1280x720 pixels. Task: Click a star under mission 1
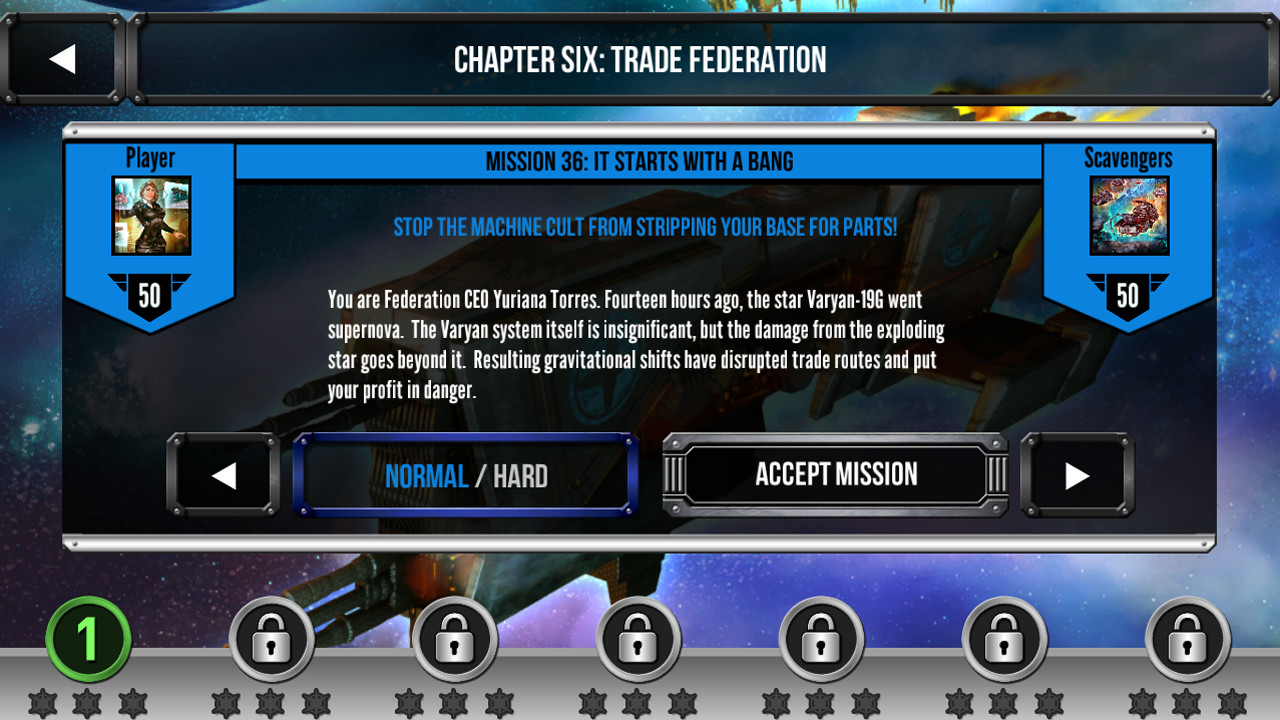85,701
